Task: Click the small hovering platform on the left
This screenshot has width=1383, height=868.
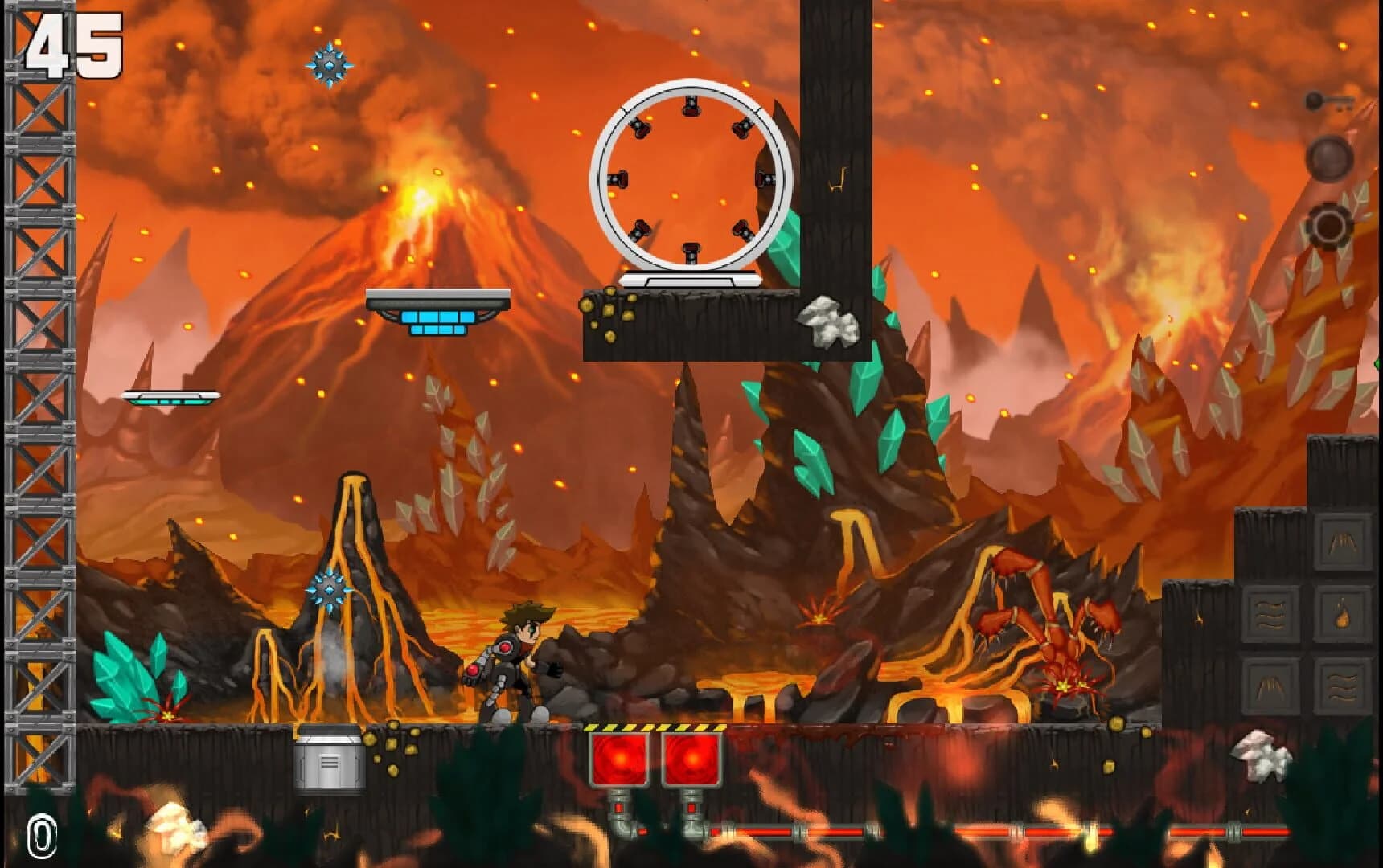Action: pos(171,396)
